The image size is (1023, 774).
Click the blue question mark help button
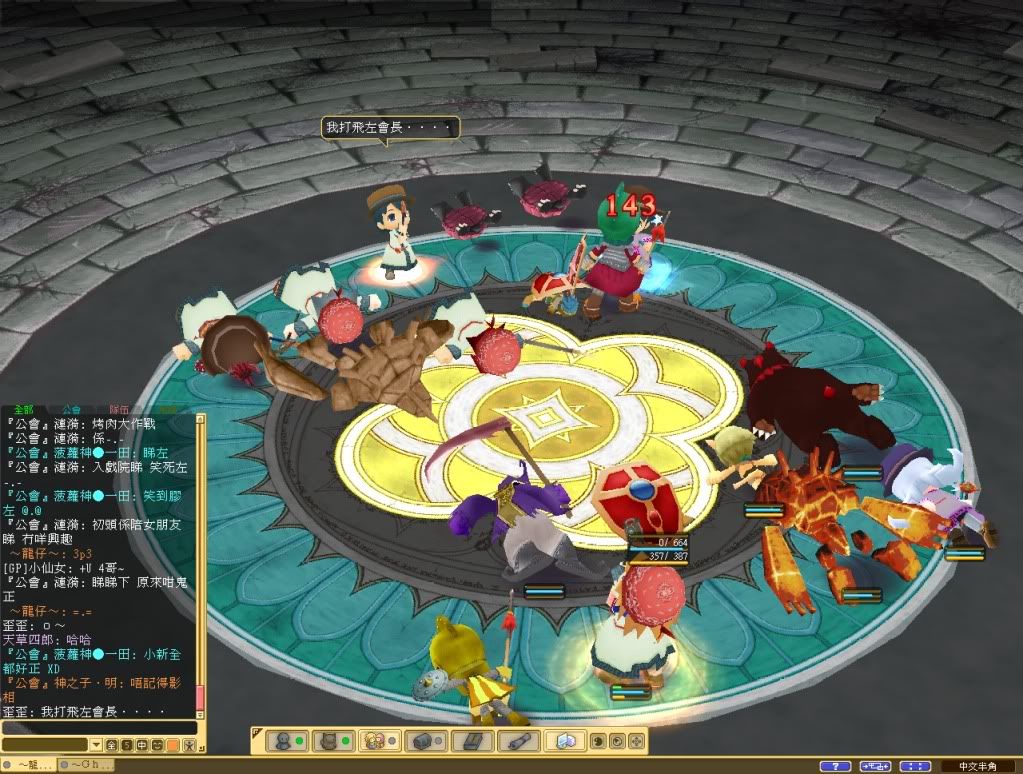pyautogui.click(x=835, y=766)
